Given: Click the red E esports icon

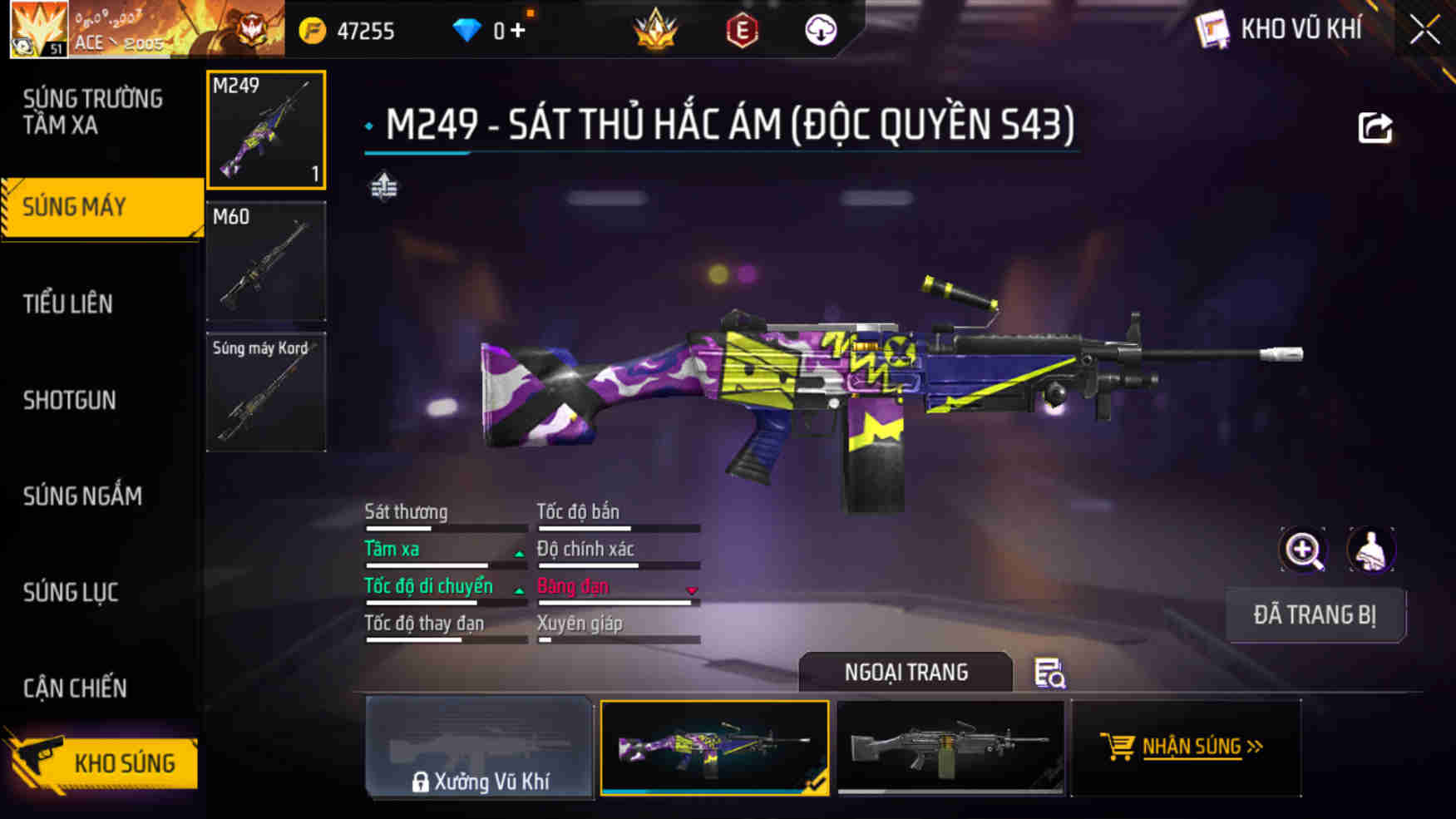Looking at the screenshot, I should (x=743, y=30).
